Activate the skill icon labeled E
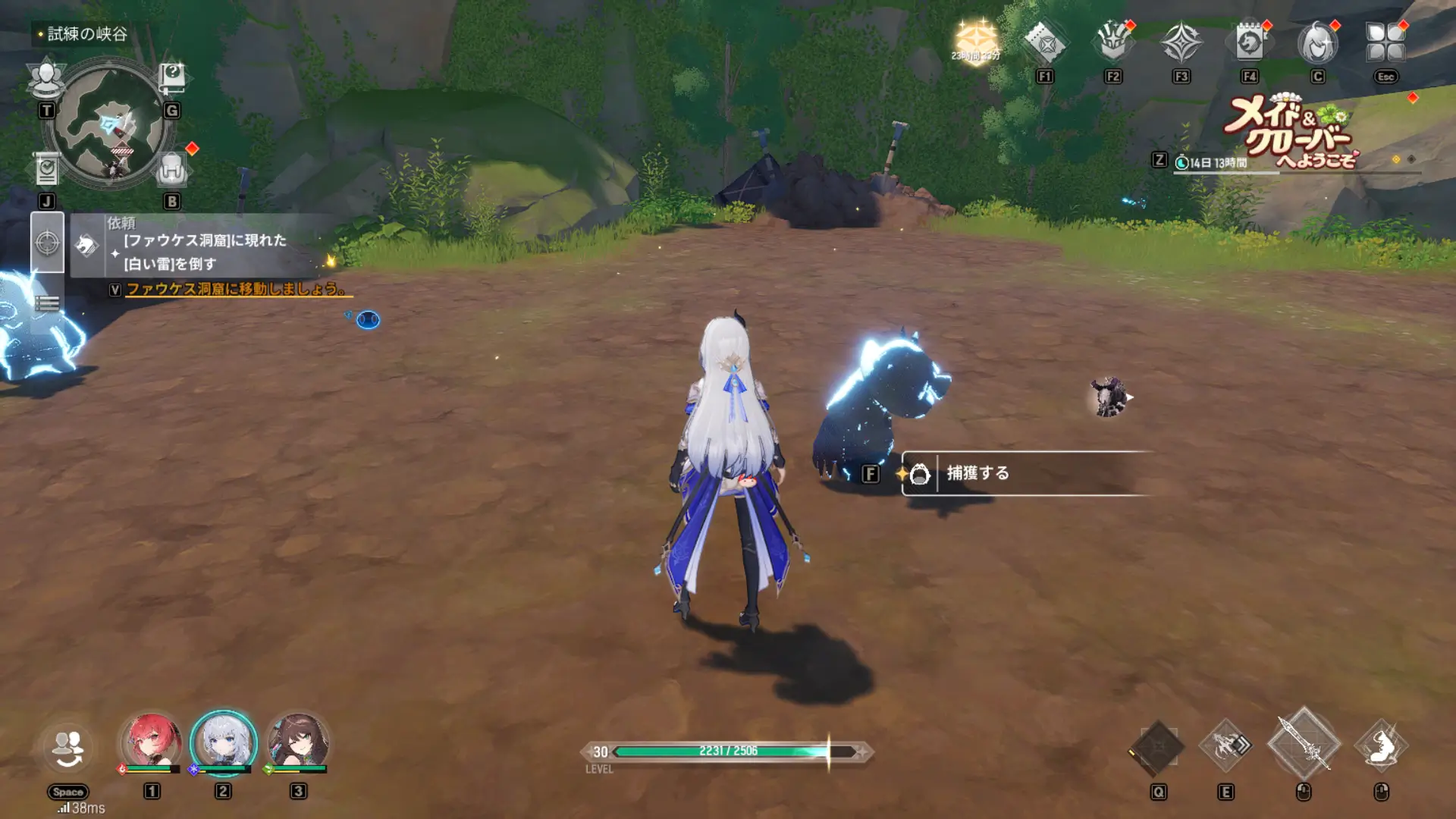The width and height of the screenshot is (1456, 819). tap(1225, 746)
